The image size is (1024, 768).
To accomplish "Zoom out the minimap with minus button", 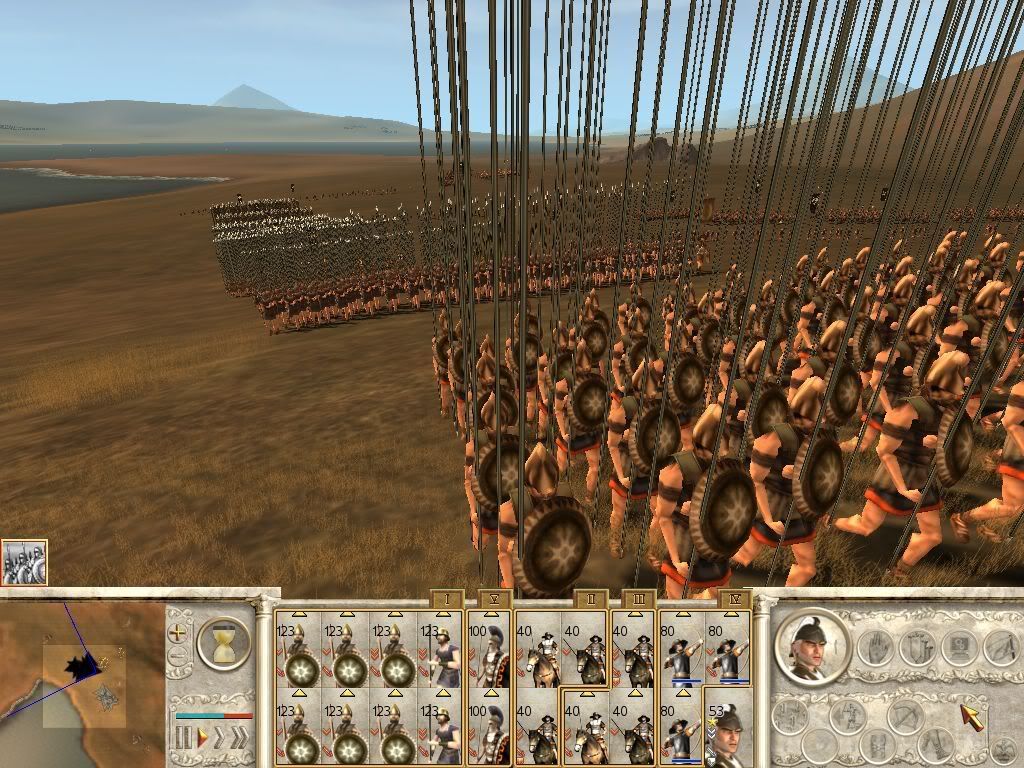I will click(178, 657).
